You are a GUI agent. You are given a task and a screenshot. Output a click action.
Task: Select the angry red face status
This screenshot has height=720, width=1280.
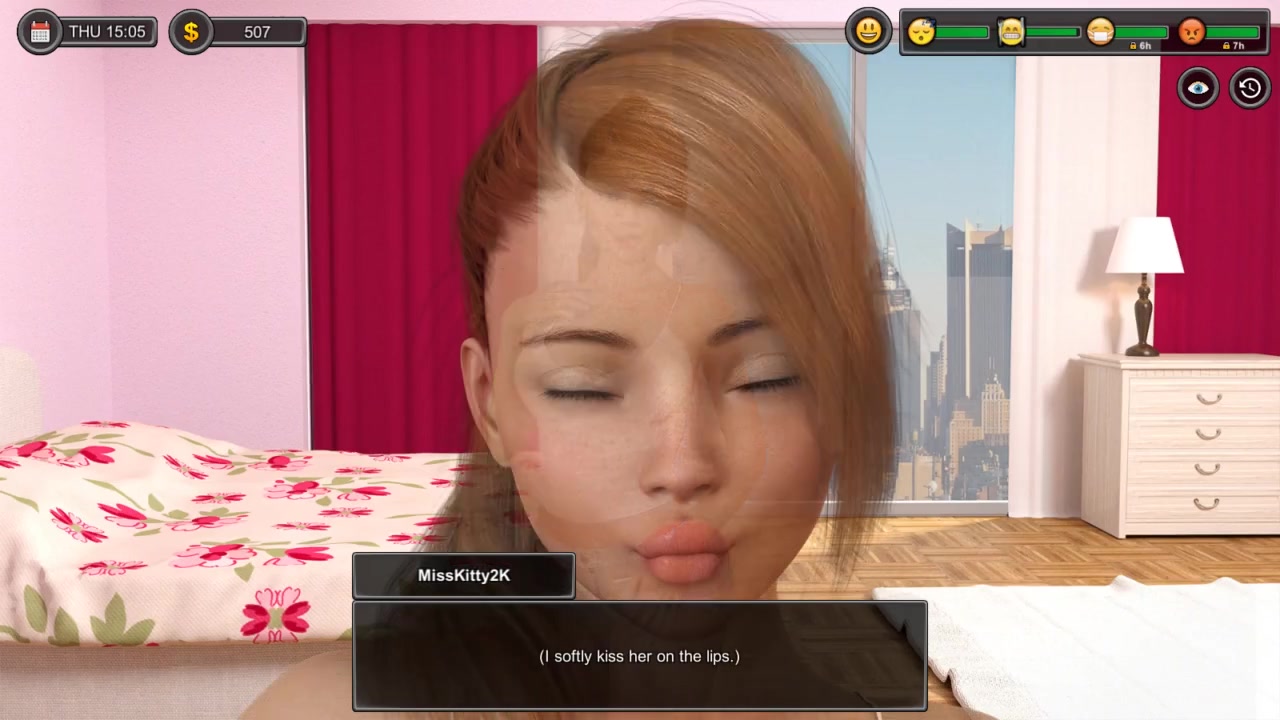tap(1191, 32)
